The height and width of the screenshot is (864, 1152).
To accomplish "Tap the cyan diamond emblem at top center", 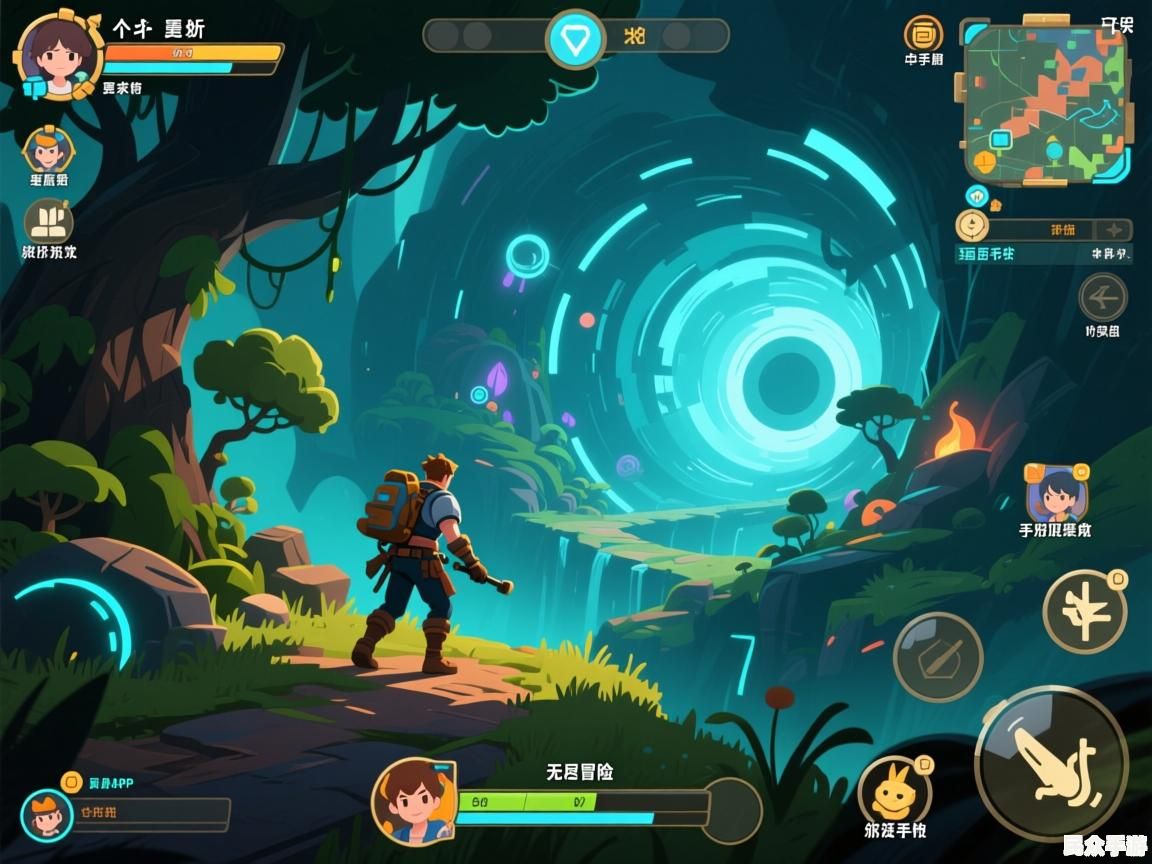I will 575,38.
